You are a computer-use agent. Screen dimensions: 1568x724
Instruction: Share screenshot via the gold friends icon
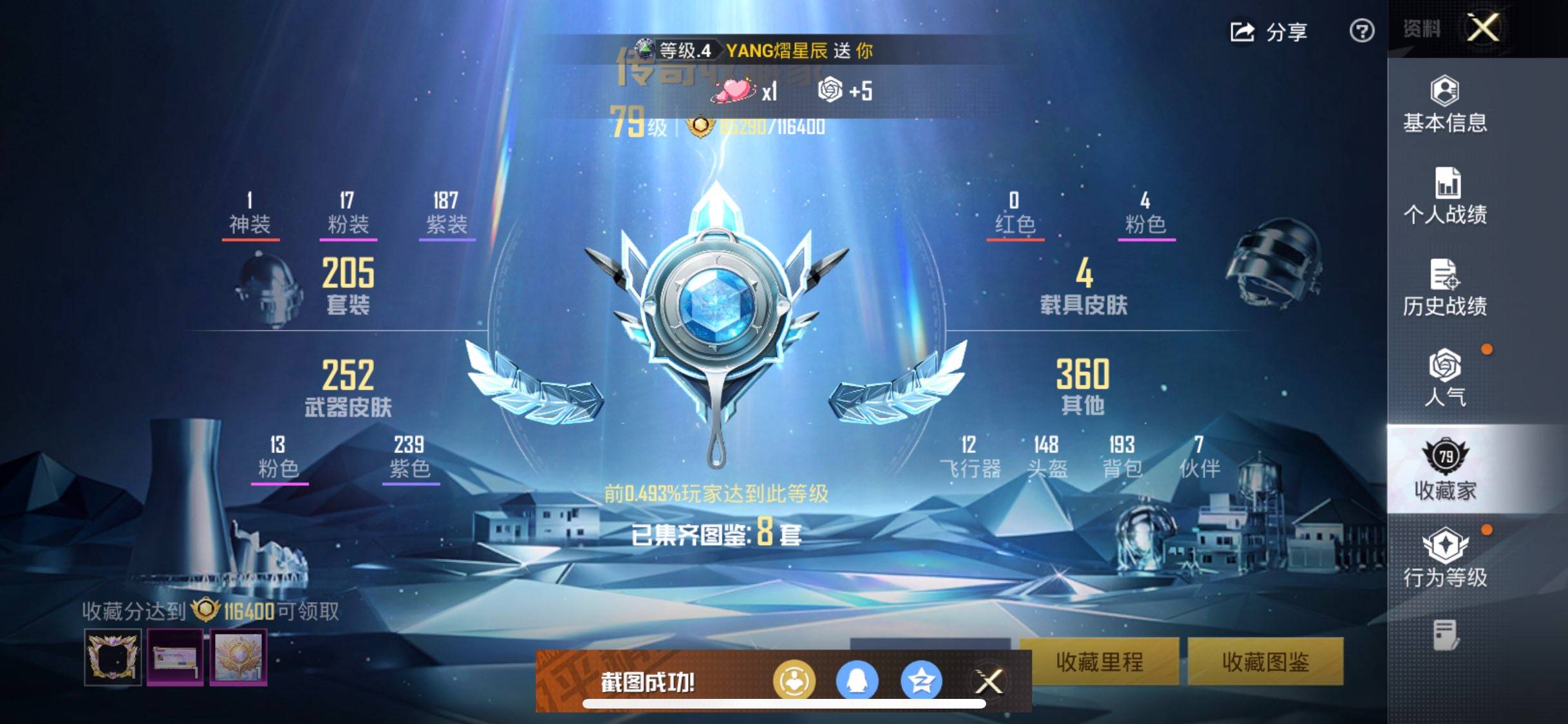tap(794, 681)
